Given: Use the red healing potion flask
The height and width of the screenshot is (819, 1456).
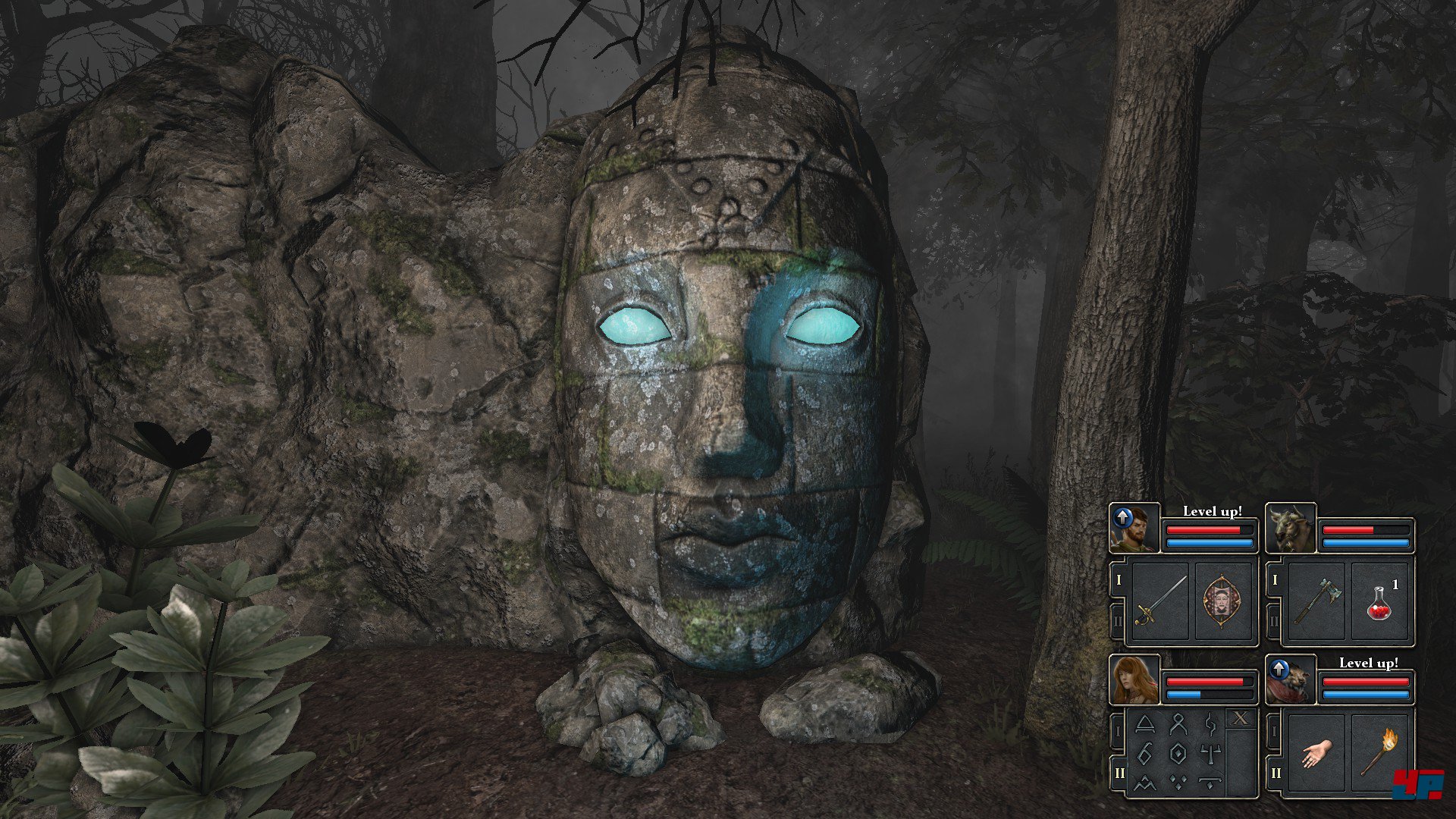Looking at the screenshot, I should [1379, 601].
